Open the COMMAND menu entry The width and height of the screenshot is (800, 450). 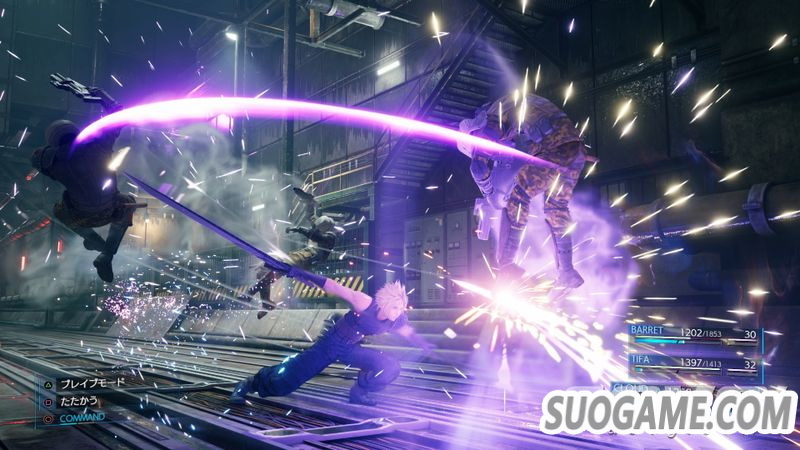pos(84,417)
